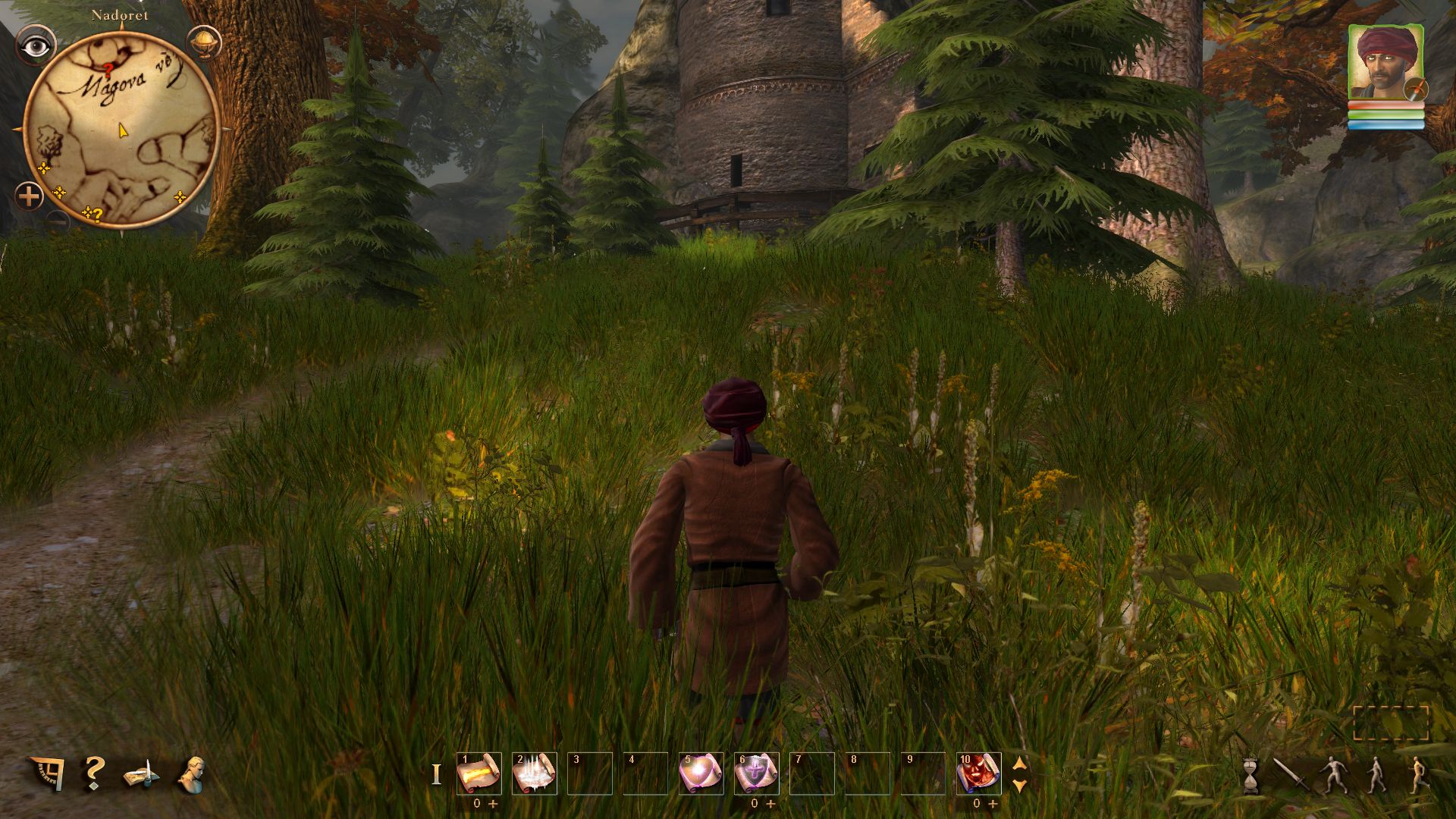Use the fire scroll in slot 1
Image resolution: width=1456 pixels, height=819 pixels.
pos(479,773)
